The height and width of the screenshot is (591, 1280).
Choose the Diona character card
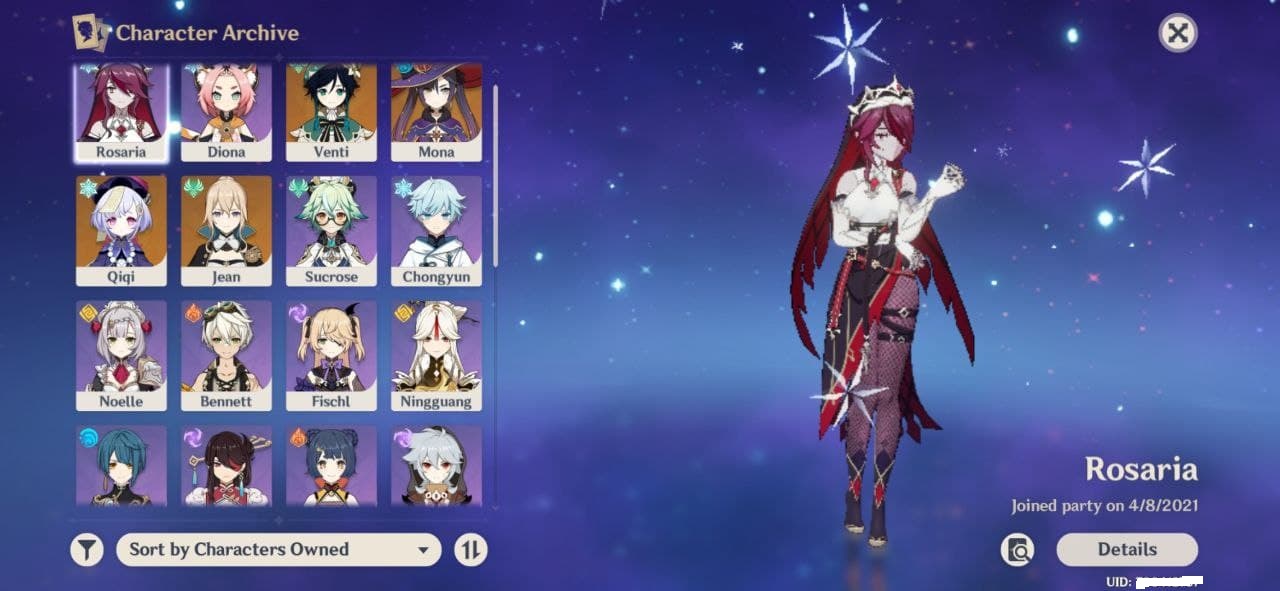(226, 112)
